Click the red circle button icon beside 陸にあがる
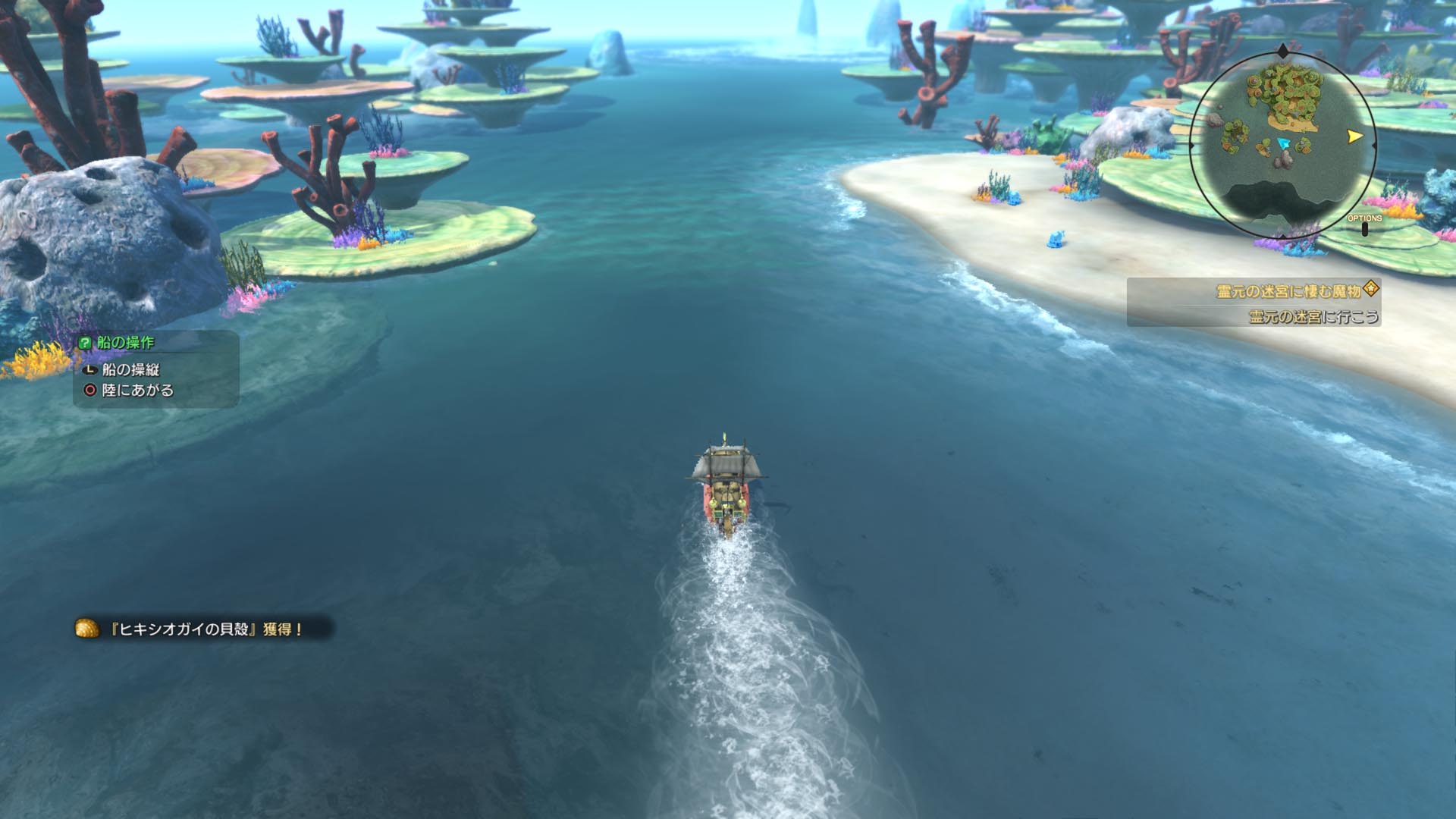Viewport: 1456px width, 819px height. click(x=89, y=390)
